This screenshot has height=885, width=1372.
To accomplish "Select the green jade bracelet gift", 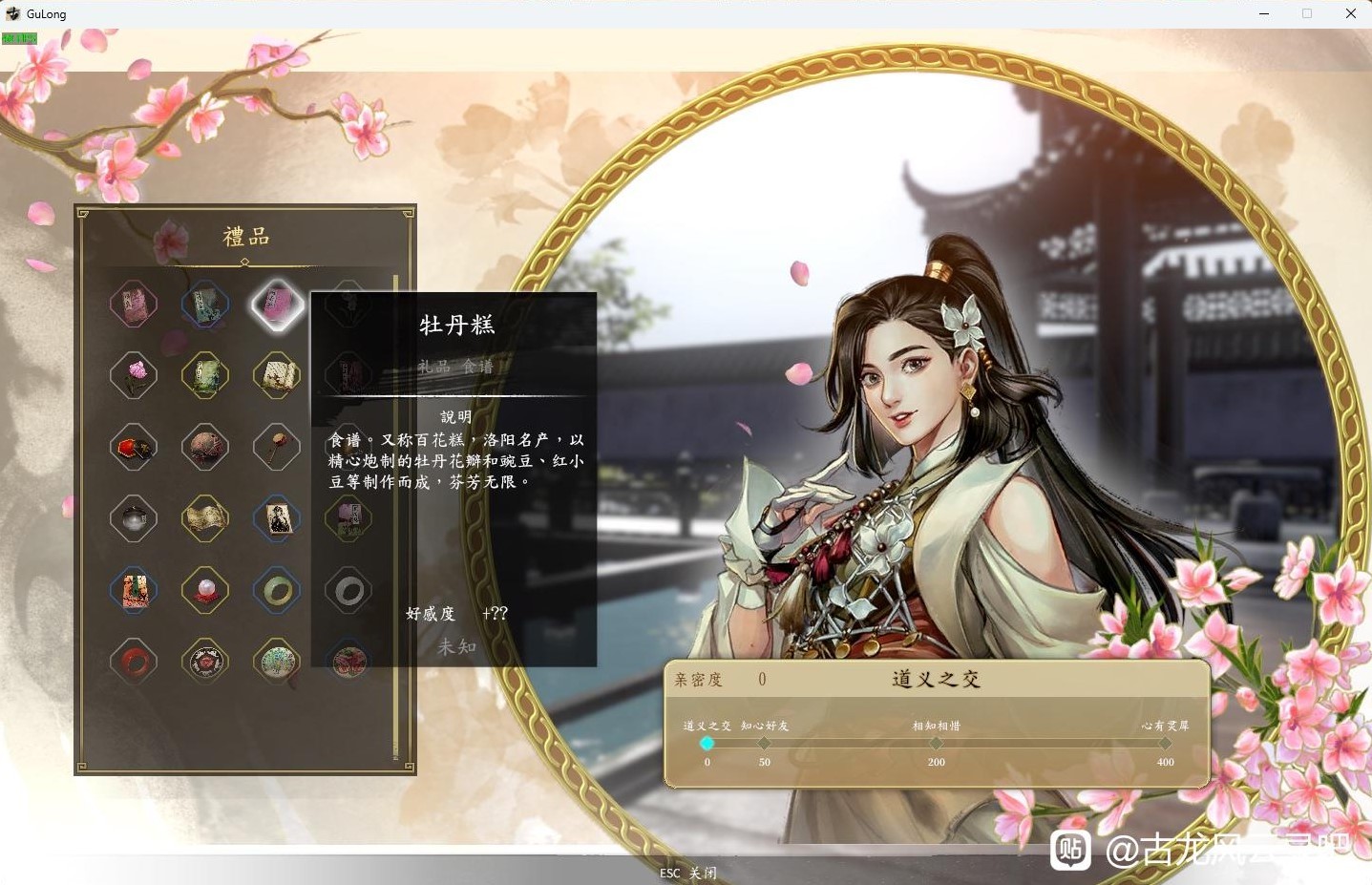I will click(x=277, y=590).
